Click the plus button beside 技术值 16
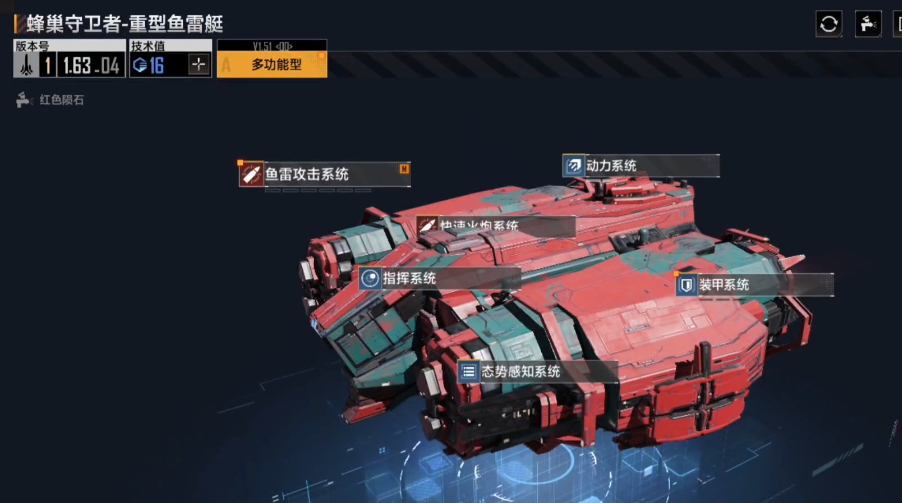Viewport: 902px width, 503px height. tap(199, 65)
